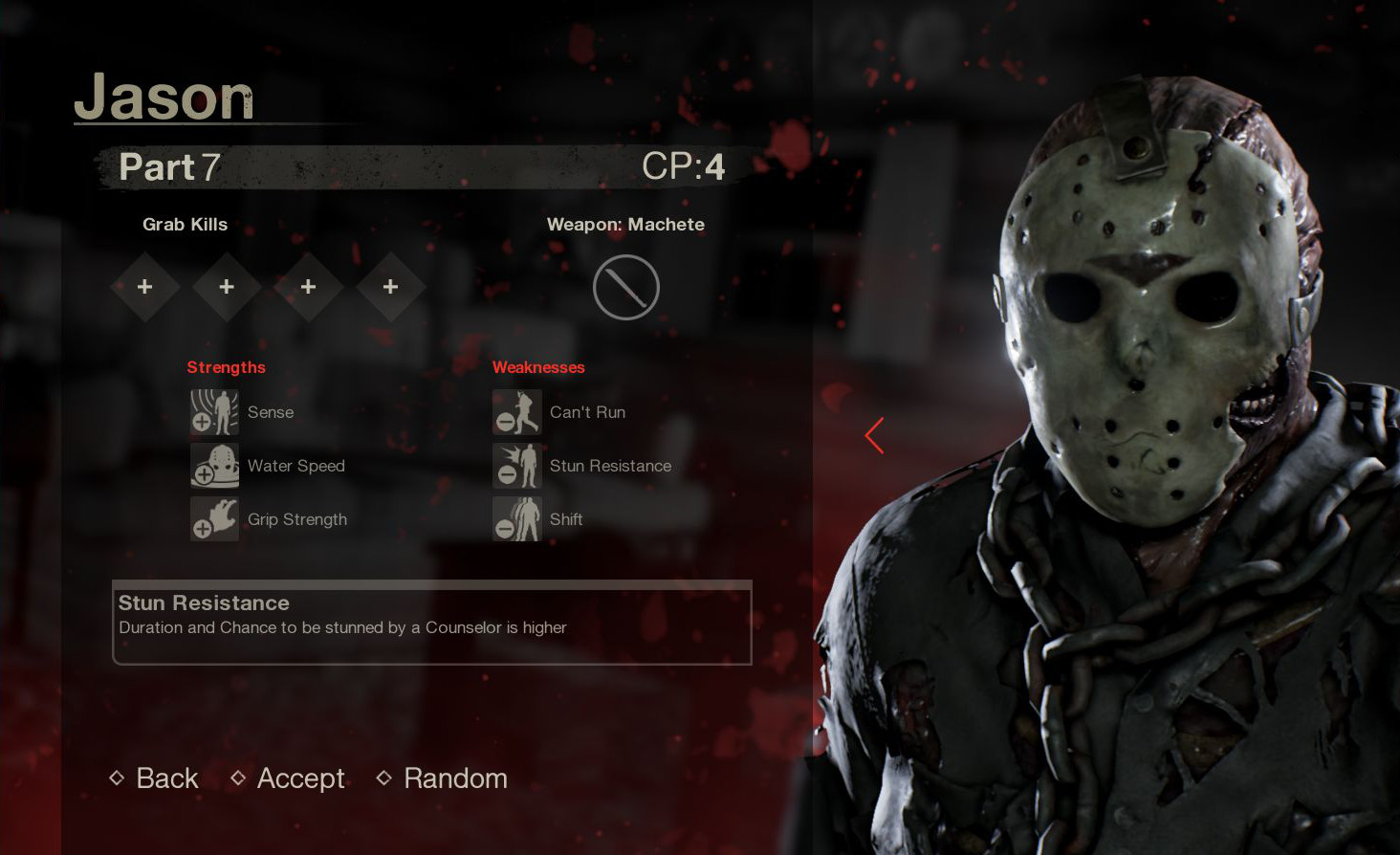The image size is (1400, 855).
Task: Select the first Grab Kills slot
Action: pos(144,286)
